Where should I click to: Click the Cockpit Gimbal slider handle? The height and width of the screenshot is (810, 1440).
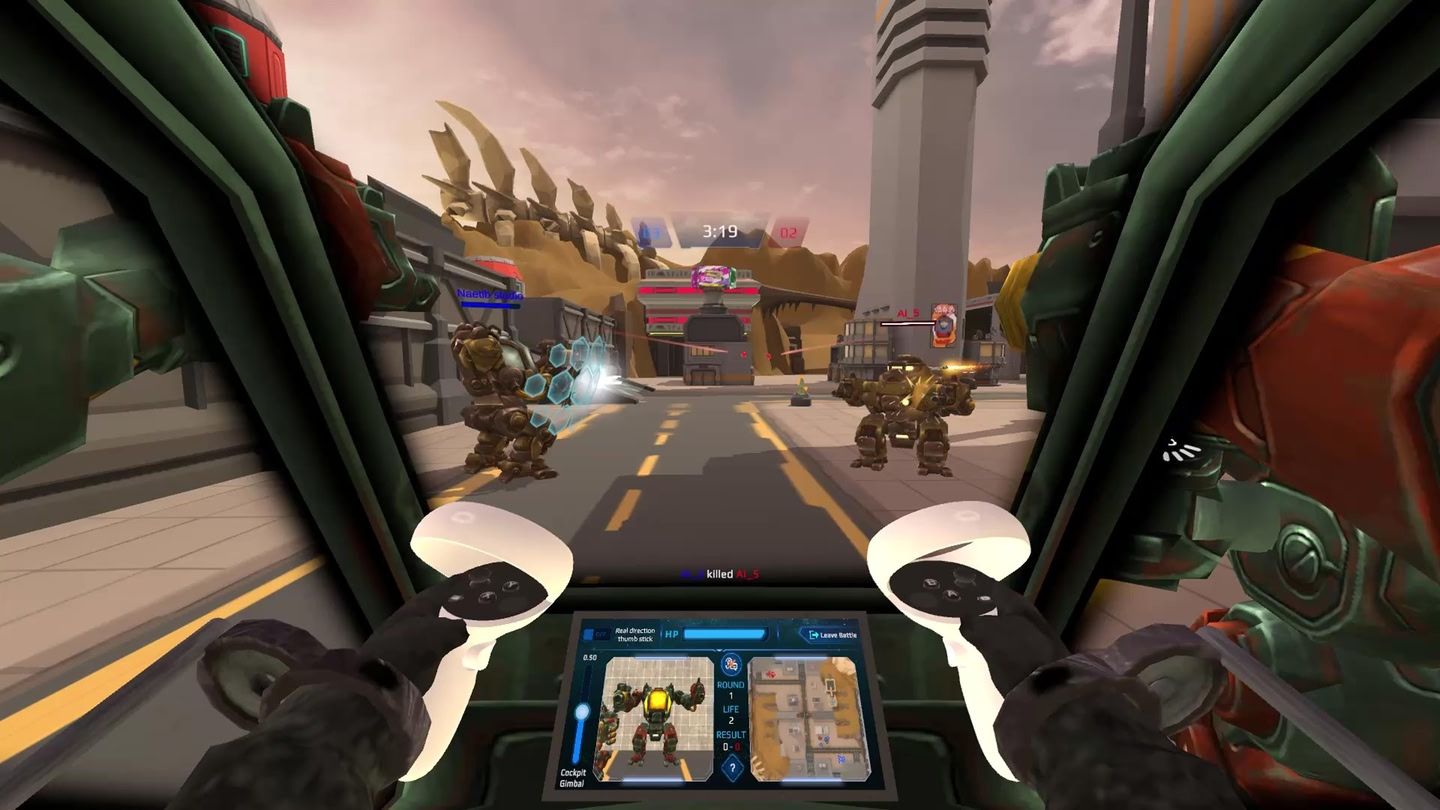[x=583, y=710]
